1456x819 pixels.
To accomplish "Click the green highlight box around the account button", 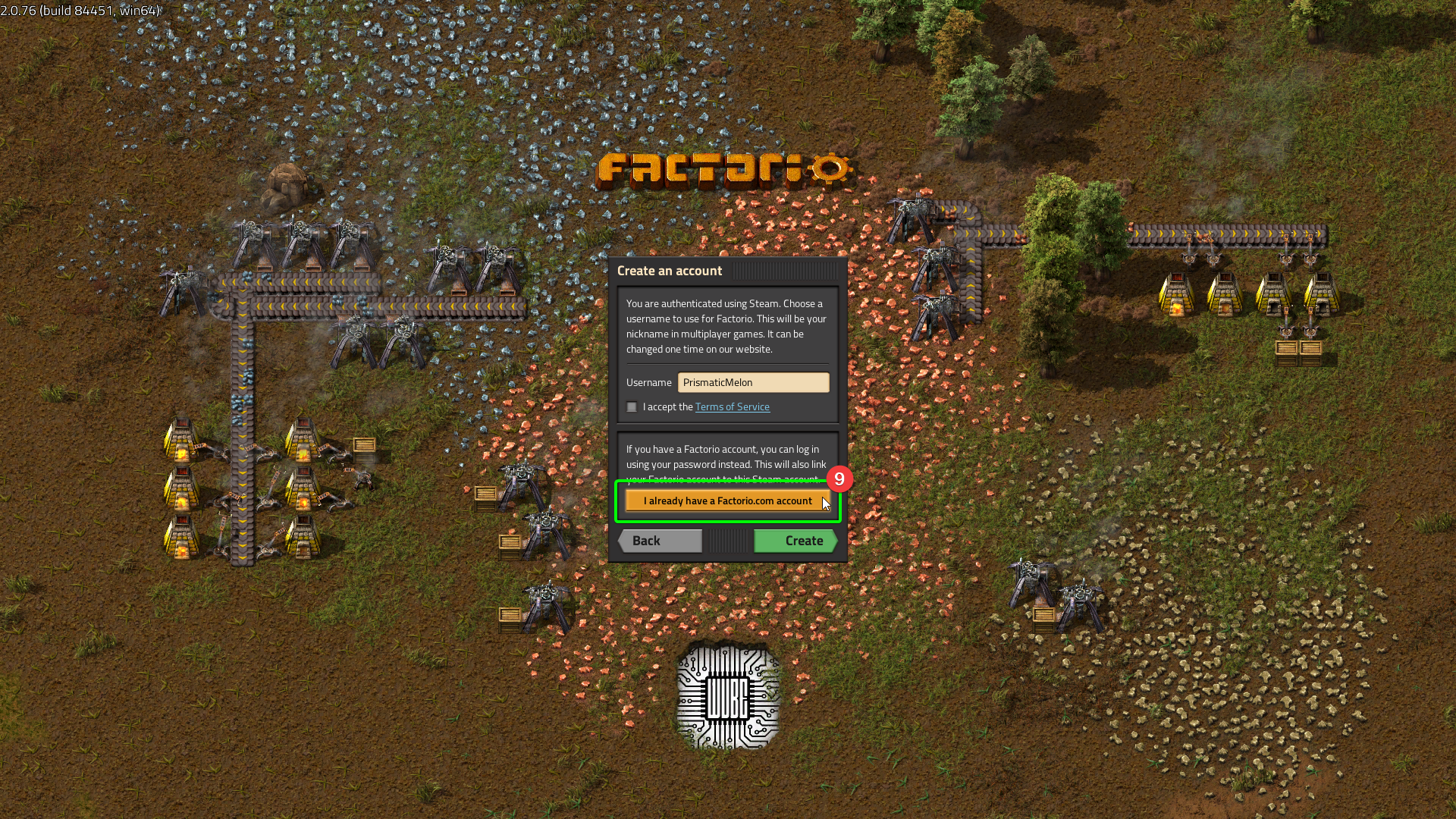I will pyautogui.click(x=618, y=500).
